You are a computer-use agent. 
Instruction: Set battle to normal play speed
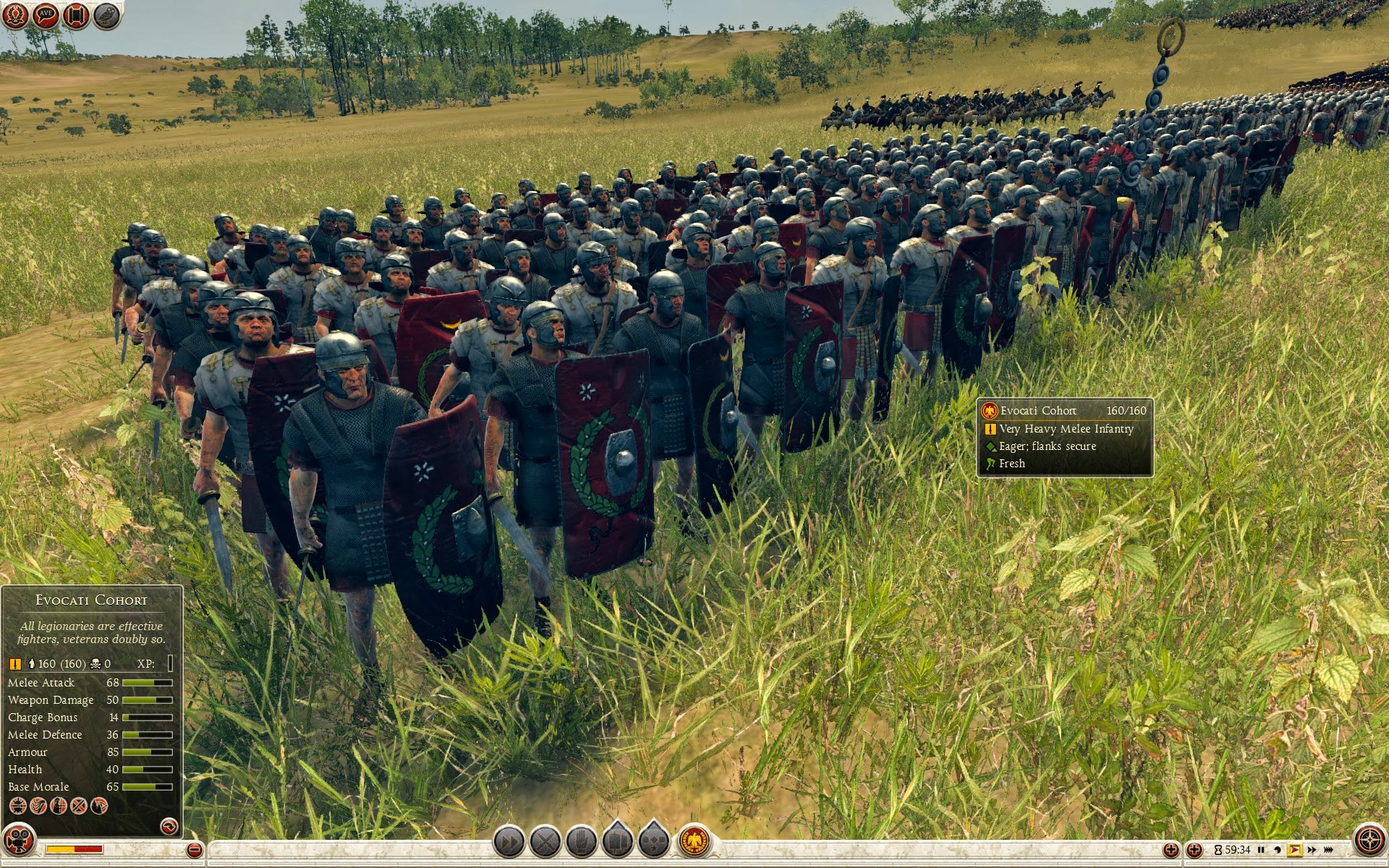pos(1294,850)
